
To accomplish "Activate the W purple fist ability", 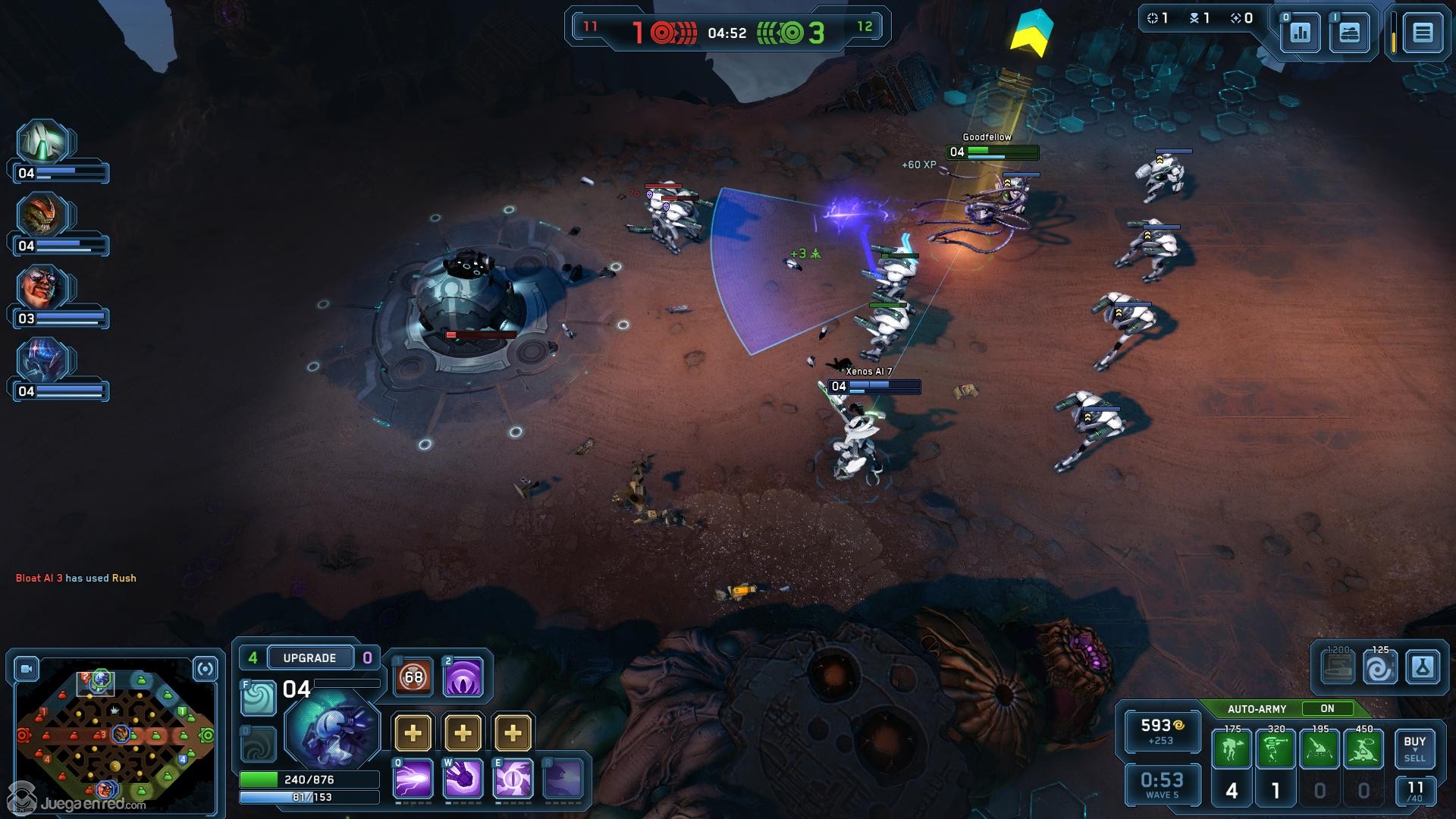I will [463, 779].
